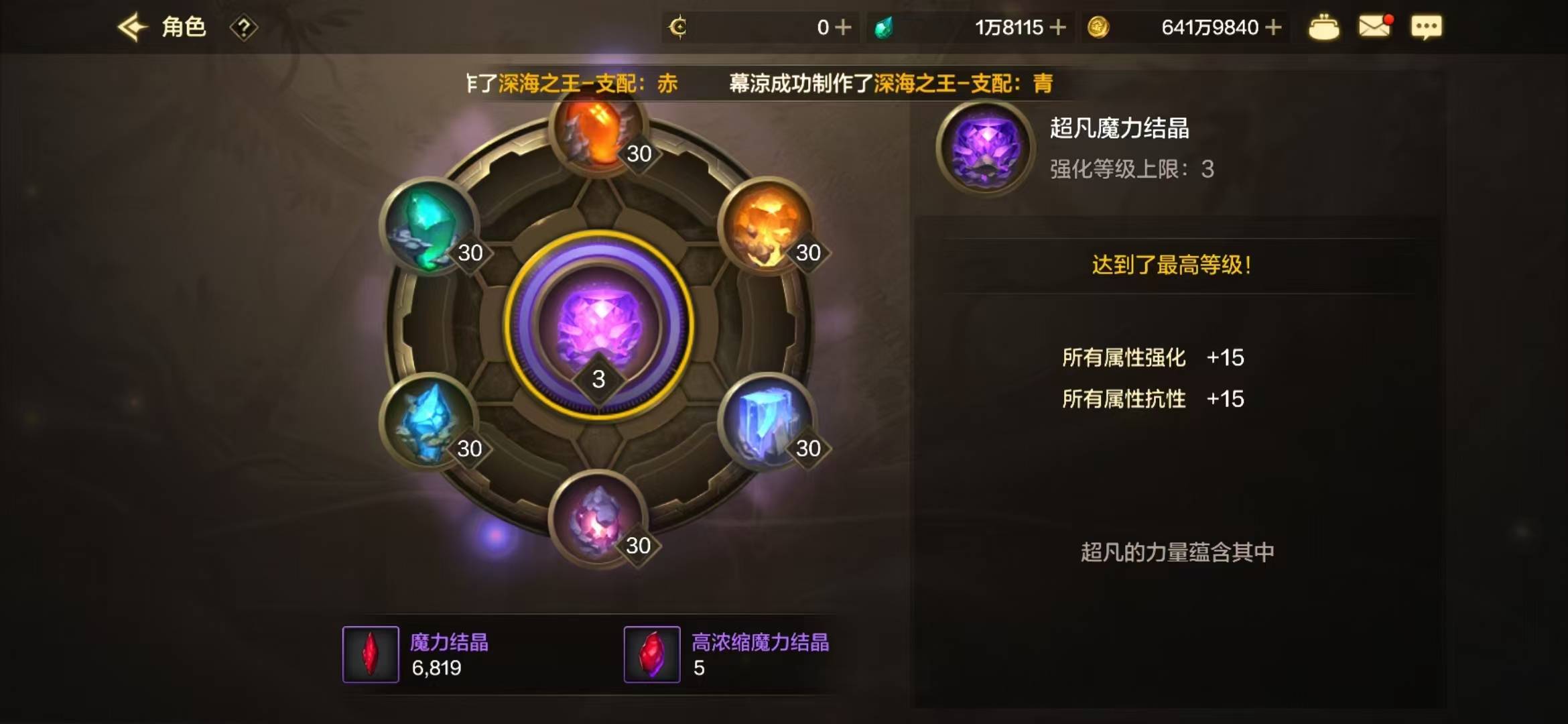The width and height of the screenshot is (1568, 724).
Task: Open the help question mark next to 角色
Action: [x=244, y=27]
